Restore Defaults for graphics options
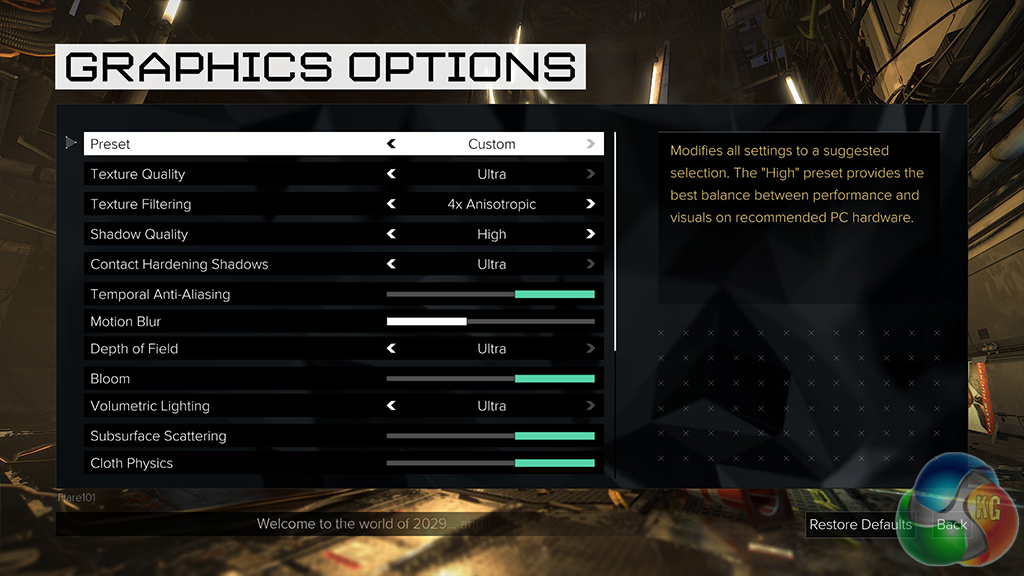This screenshot has width=1024, height=576. click(860, 524)
